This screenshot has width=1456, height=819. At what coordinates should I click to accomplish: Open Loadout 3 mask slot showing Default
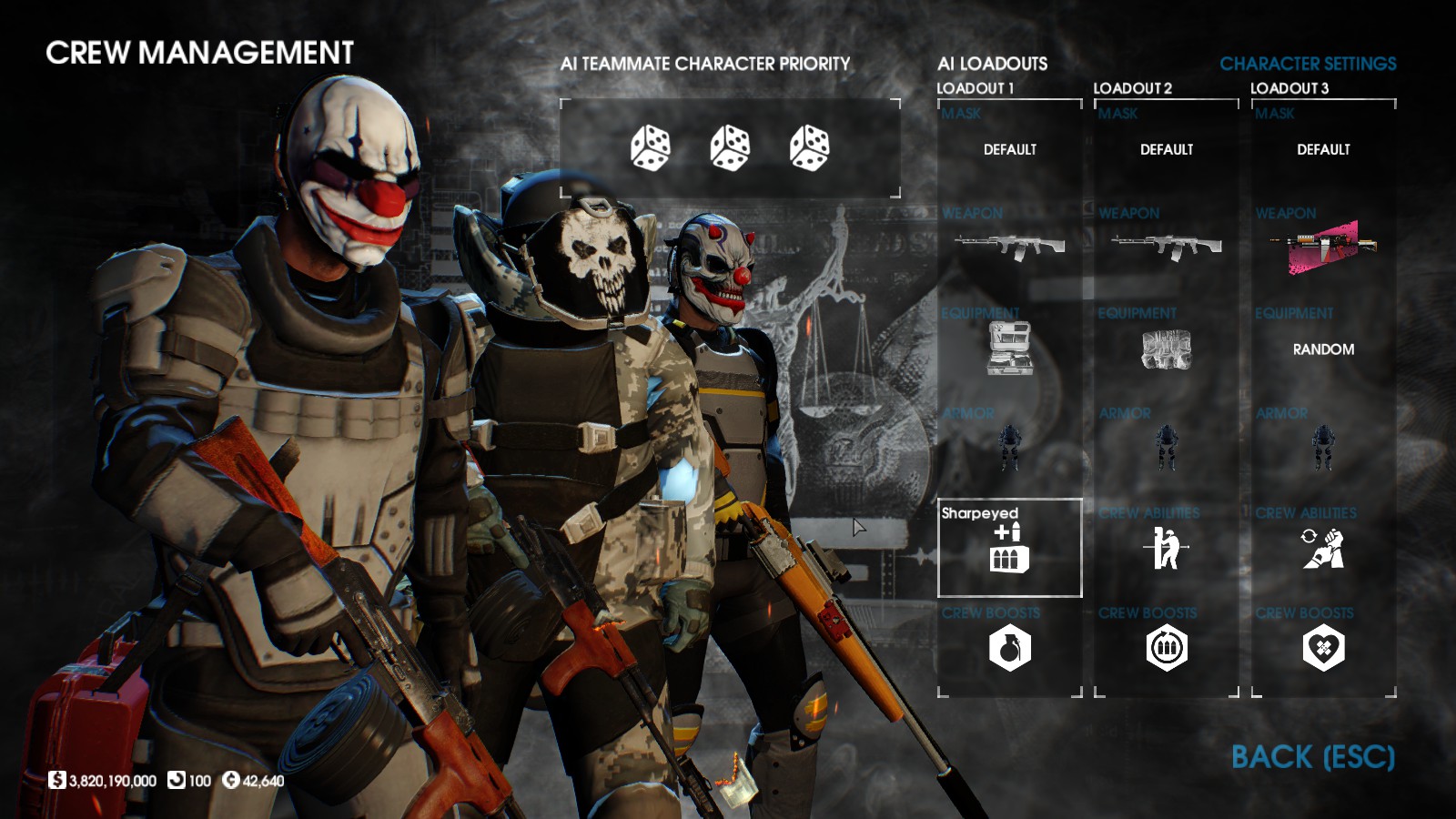point(1323,149)
